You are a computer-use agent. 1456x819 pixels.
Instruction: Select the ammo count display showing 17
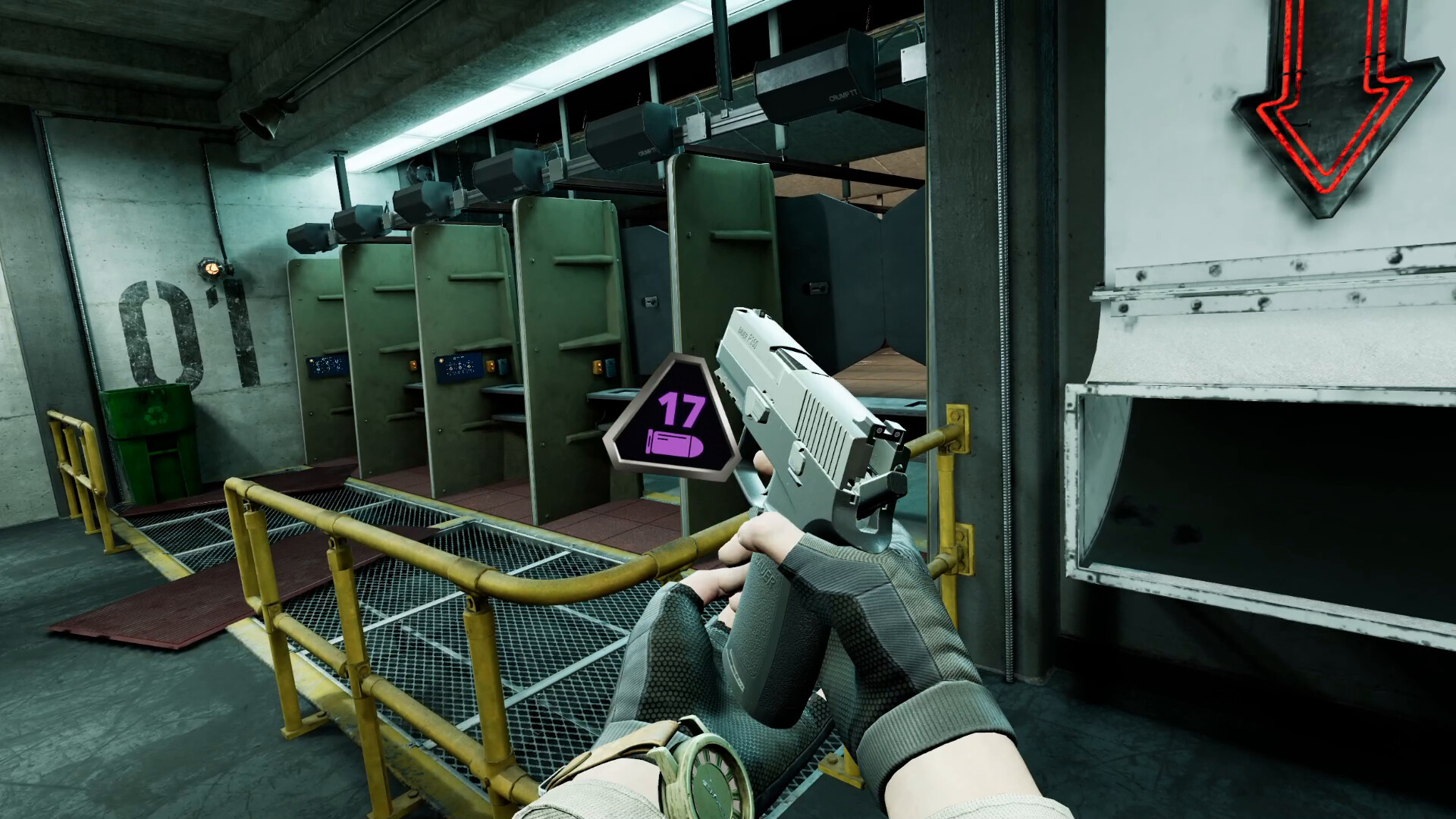coord(682,411)
